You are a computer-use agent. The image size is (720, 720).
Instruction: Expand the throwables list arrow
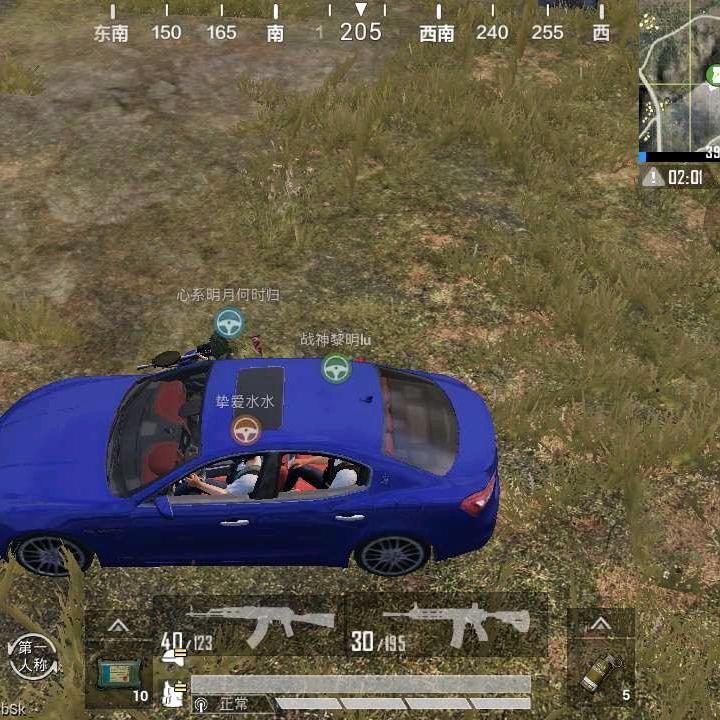(x=600, y=624)
